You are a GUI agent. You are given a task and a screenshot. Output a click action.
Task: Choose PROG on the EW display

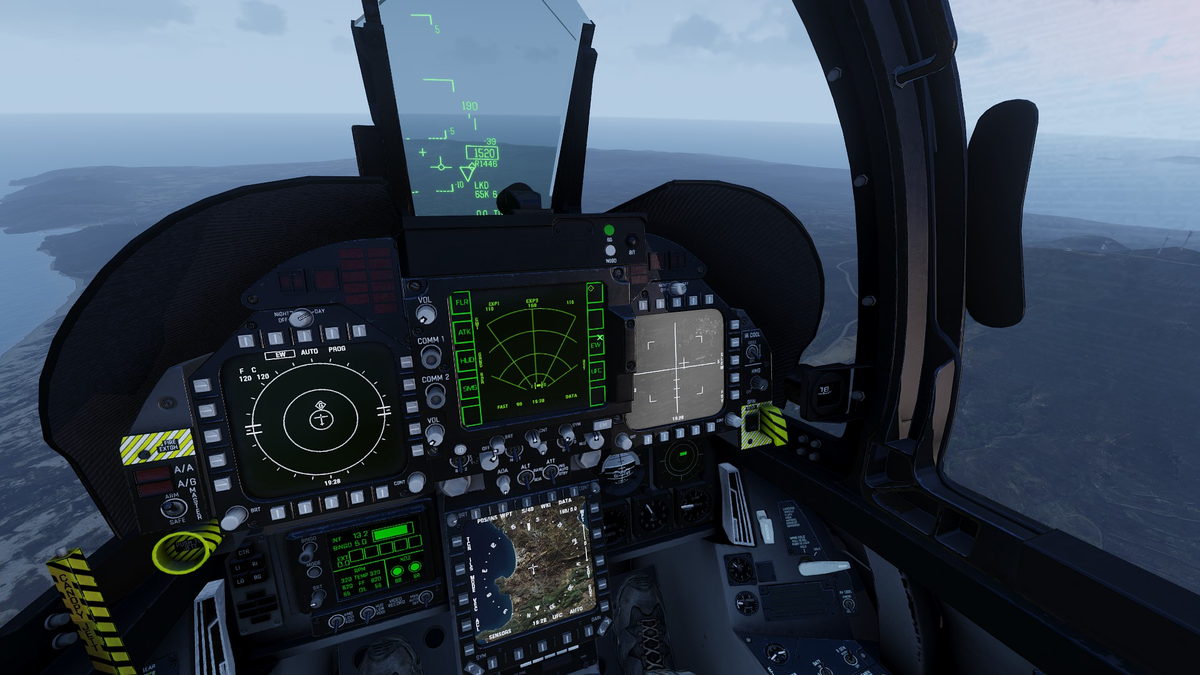click(x=337, y=349)
